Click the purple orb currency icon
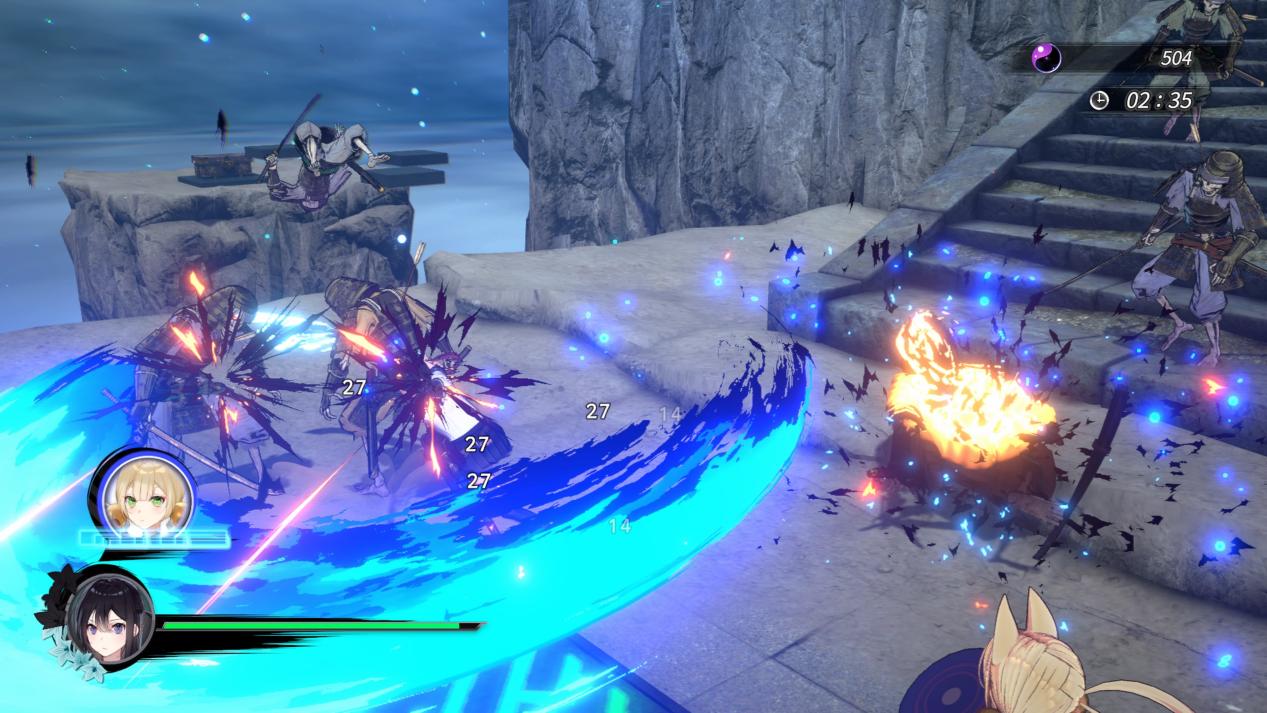Screen dimensions: 1267x713 click(x=1046, y=59)
